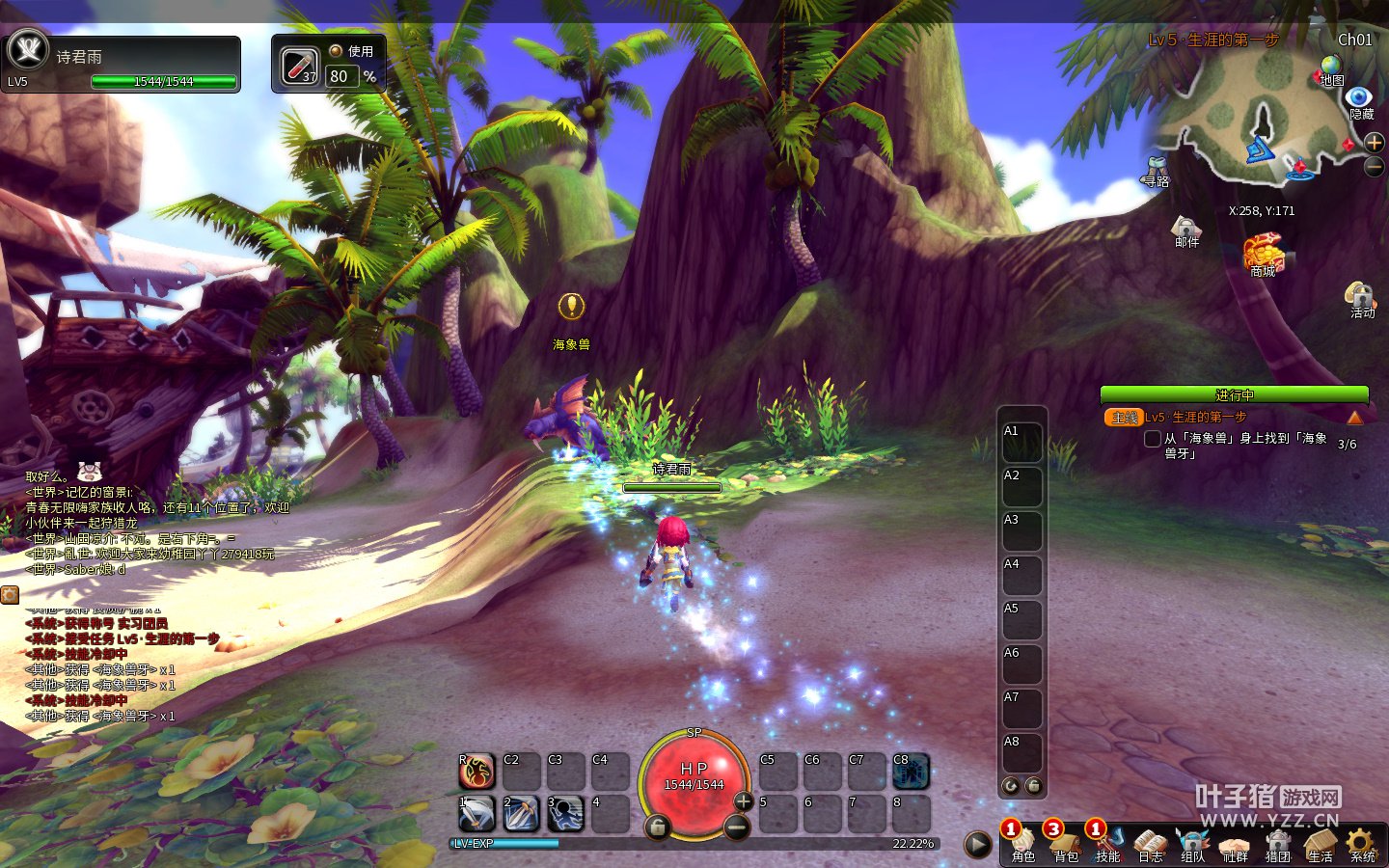Image resolution: width=1389 pixels, height=868 pixels.
Task: Open the 技能 skills window
Action: pos(1107,843)
